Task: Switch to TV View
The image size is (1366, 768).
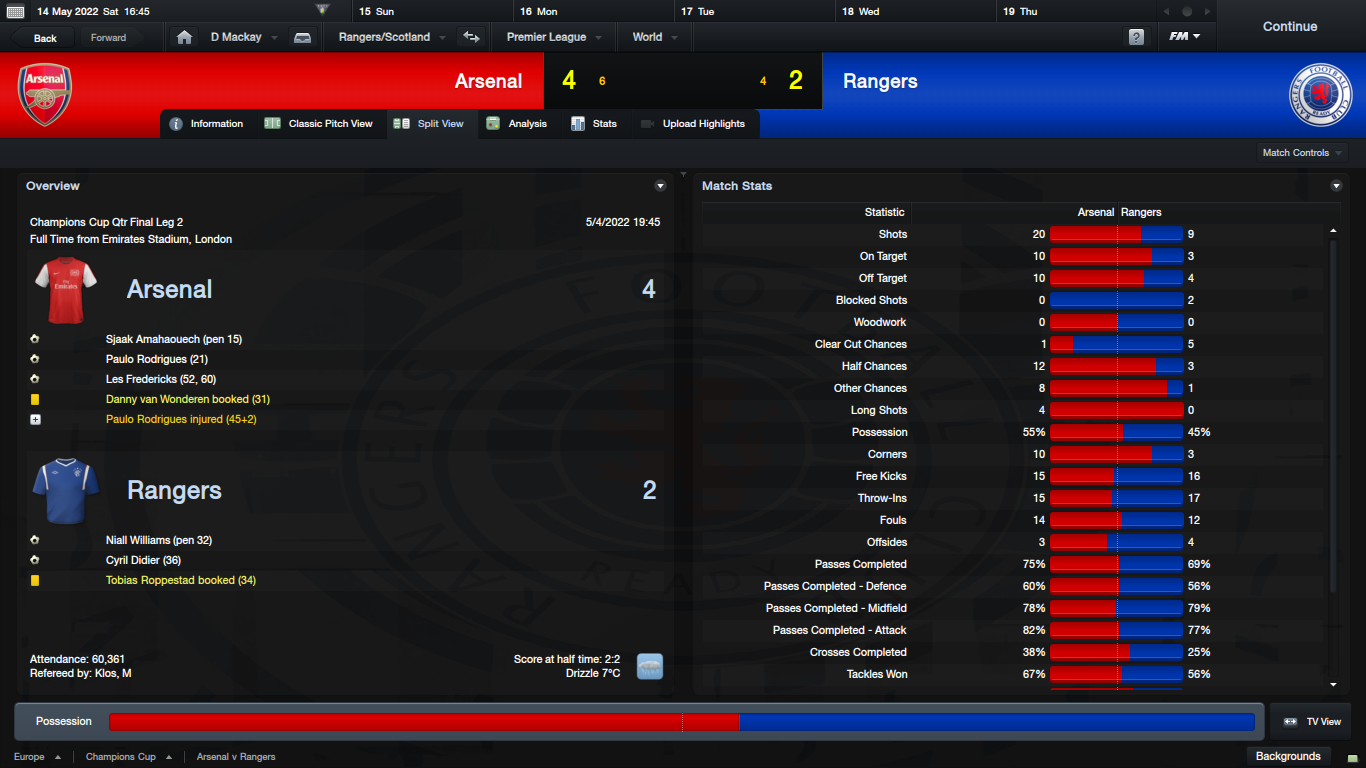Action: click(x=1313, y=721)
